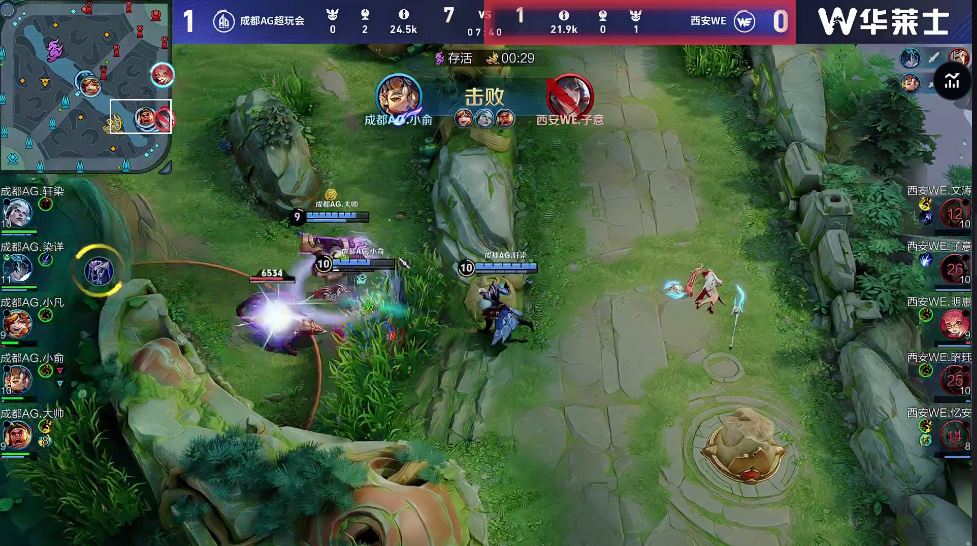Image resolution: width=977 pixels, height=546 pixels.
Task: Click the 华莱士 sponsor logo
Action: (886, 22)
